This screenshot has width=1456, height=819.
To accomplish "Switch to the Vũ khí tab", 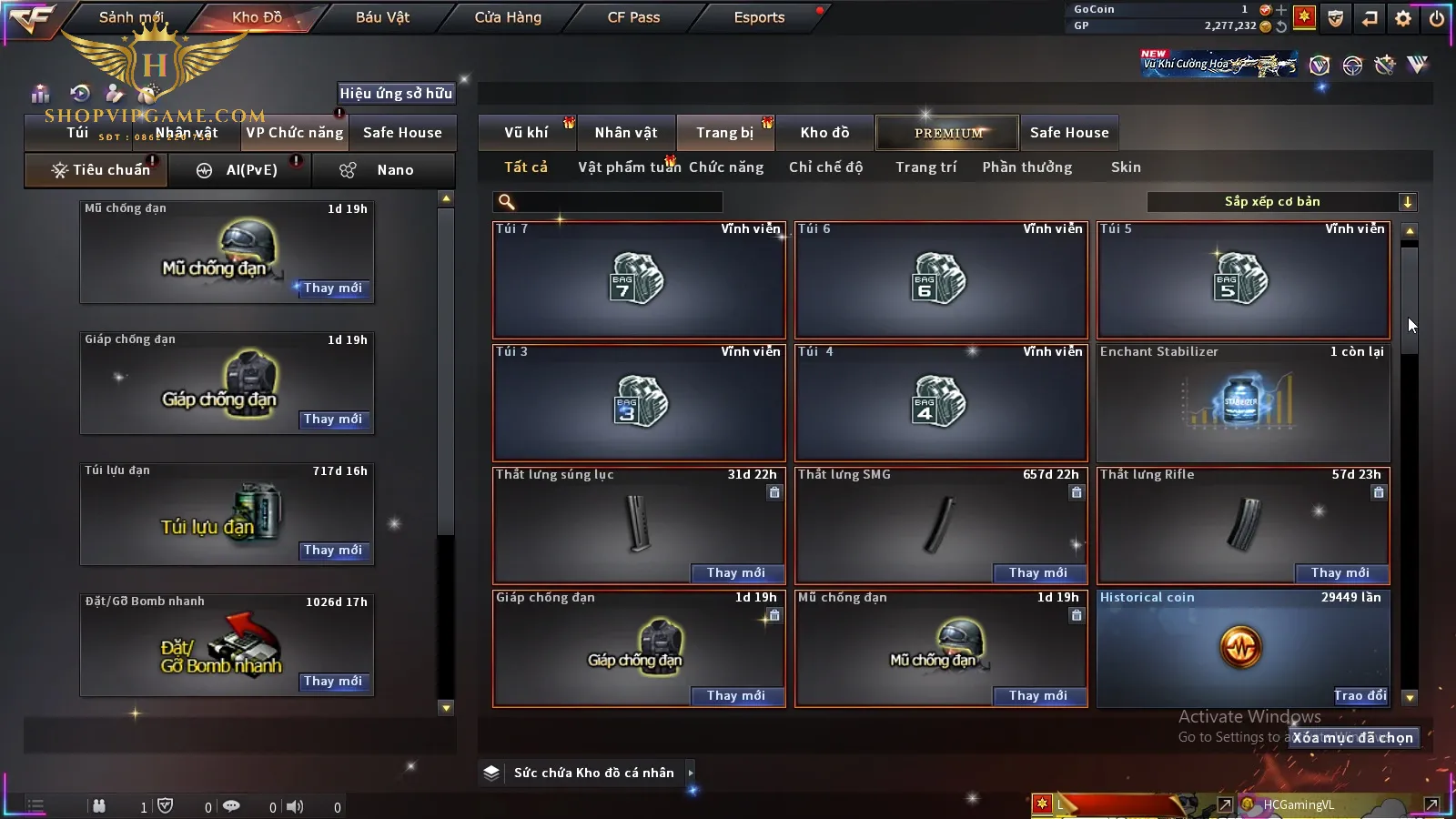I will coord(526,133).
